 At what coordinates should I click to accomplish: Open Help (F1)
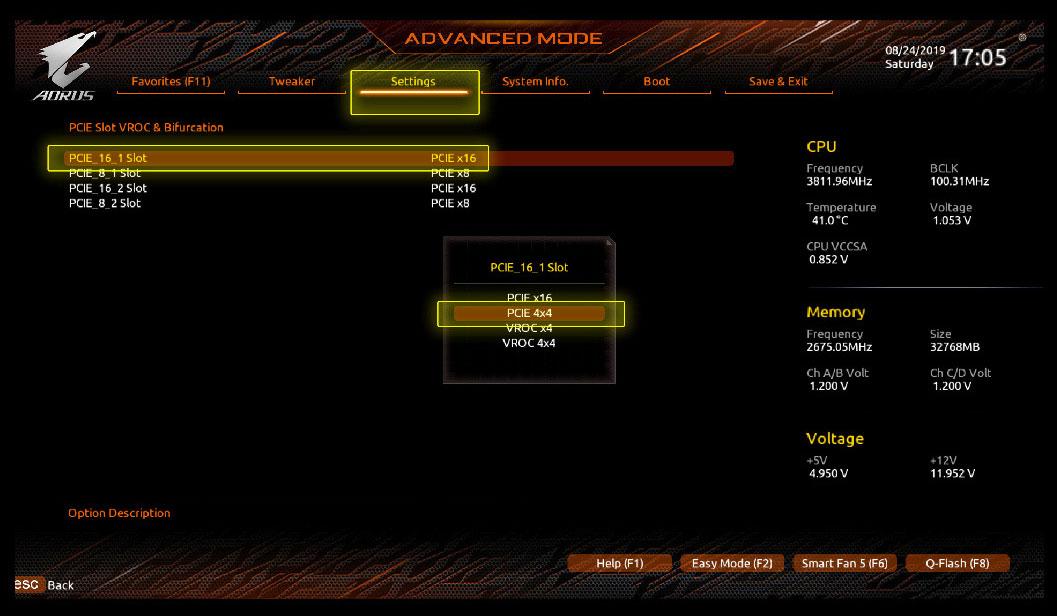pyautogui.click(x=619, y=563)
